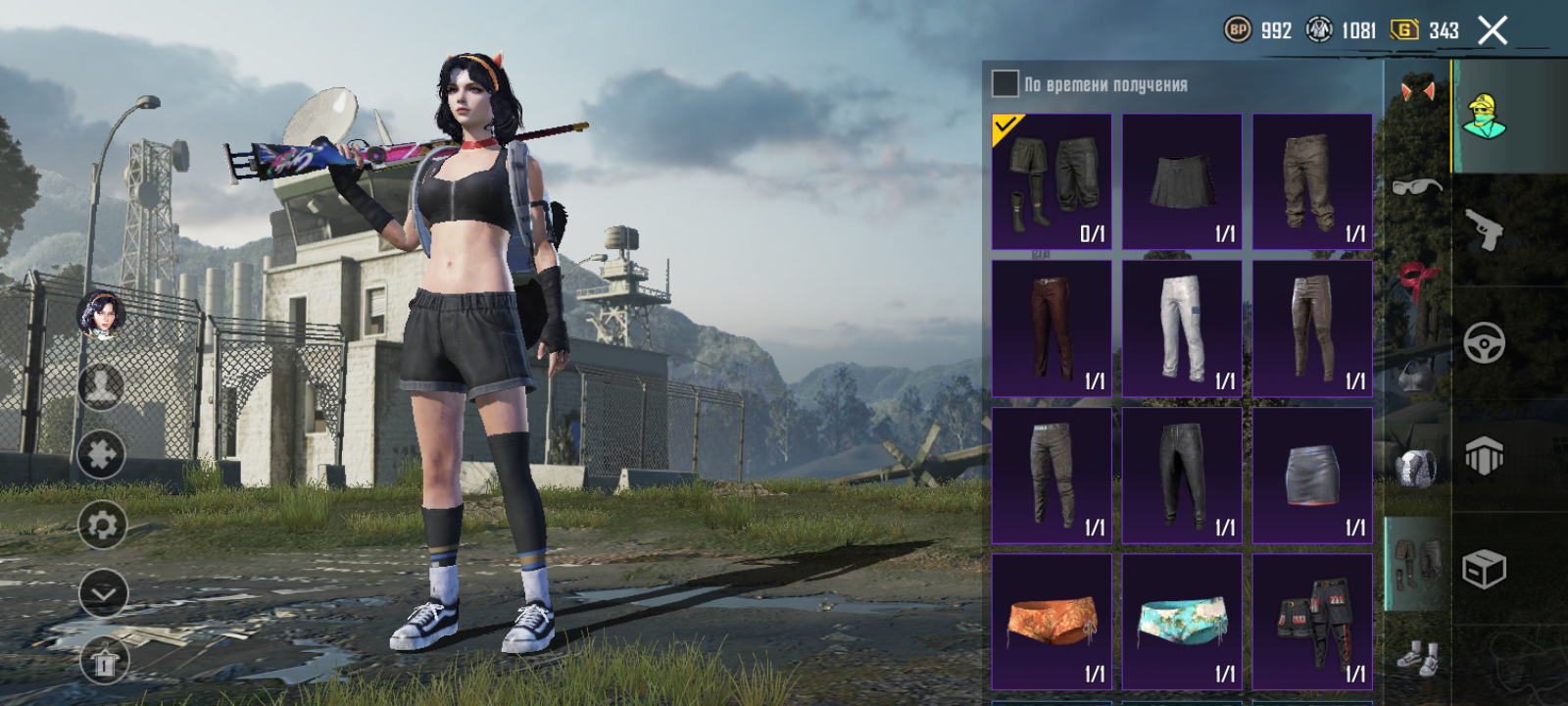1568x706 pixels.
Task: Open the steering wheel vehicle category
Action: click(x=1484, y=343)
